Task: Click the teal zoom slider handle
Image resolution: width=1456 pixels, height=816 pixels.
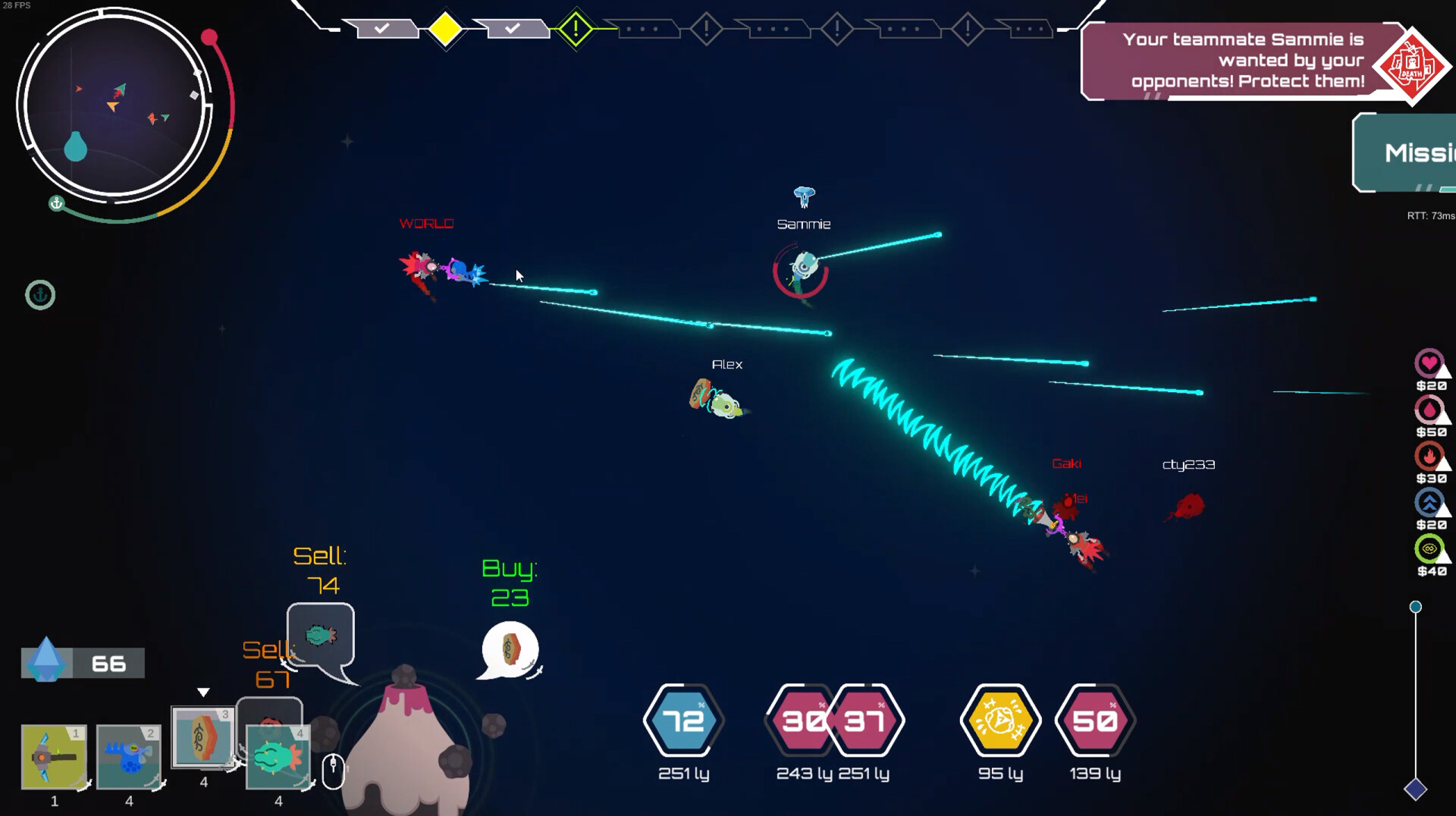Action: pos(1415,607)
